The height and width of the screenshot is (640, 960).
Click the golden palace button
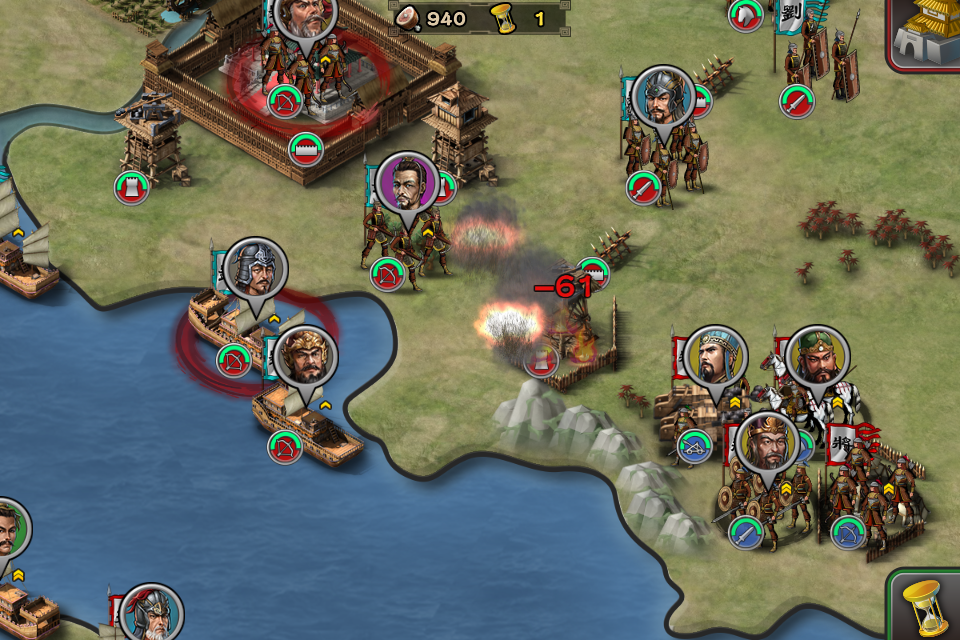(x=927, y=32)
